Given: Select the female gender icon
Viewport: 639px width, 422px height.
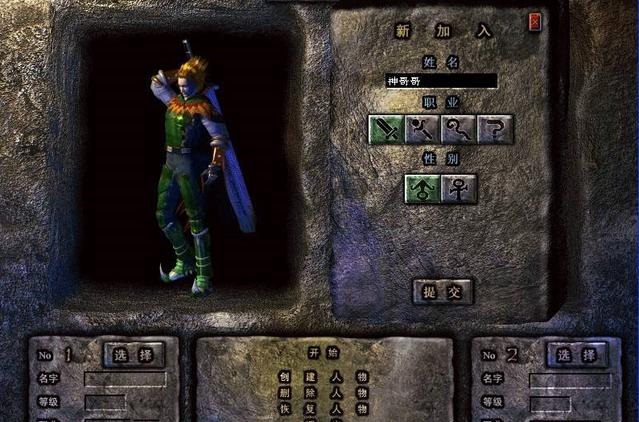Looking at the screenshot, I should coord(458,188).
